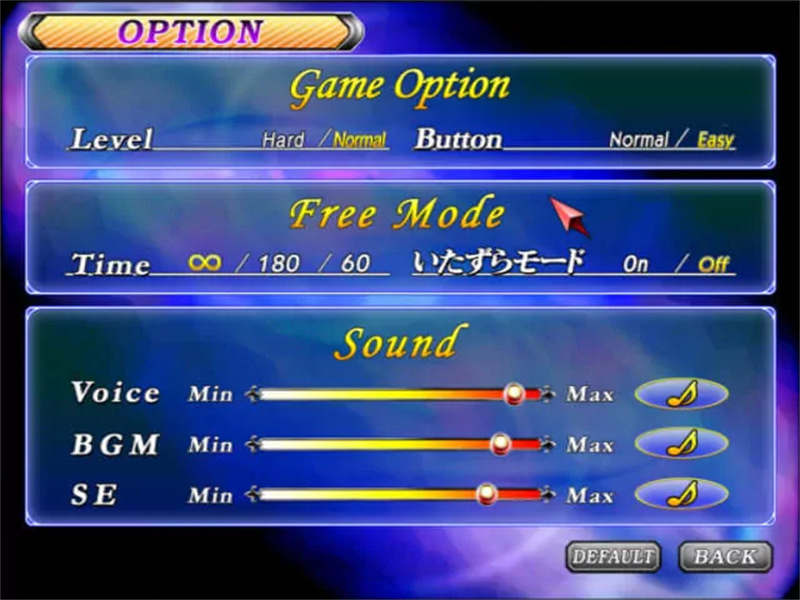Set Free Mode Time to 60
The height and width of the screenshot is (600, 800).
355,264
